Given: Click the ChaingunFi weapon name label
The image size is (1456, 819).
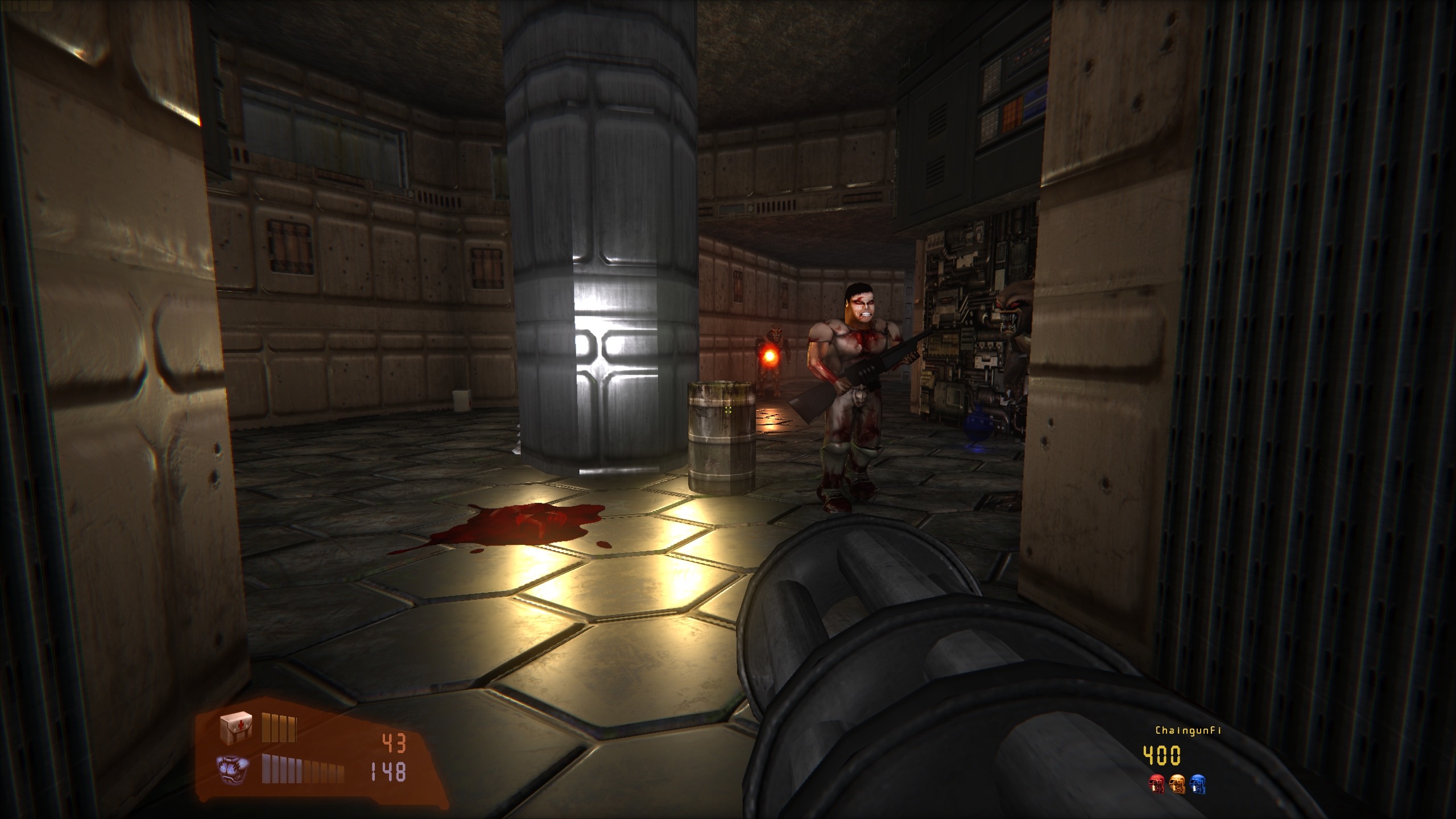Looking at the screenshot, I should click(1188, 730).
